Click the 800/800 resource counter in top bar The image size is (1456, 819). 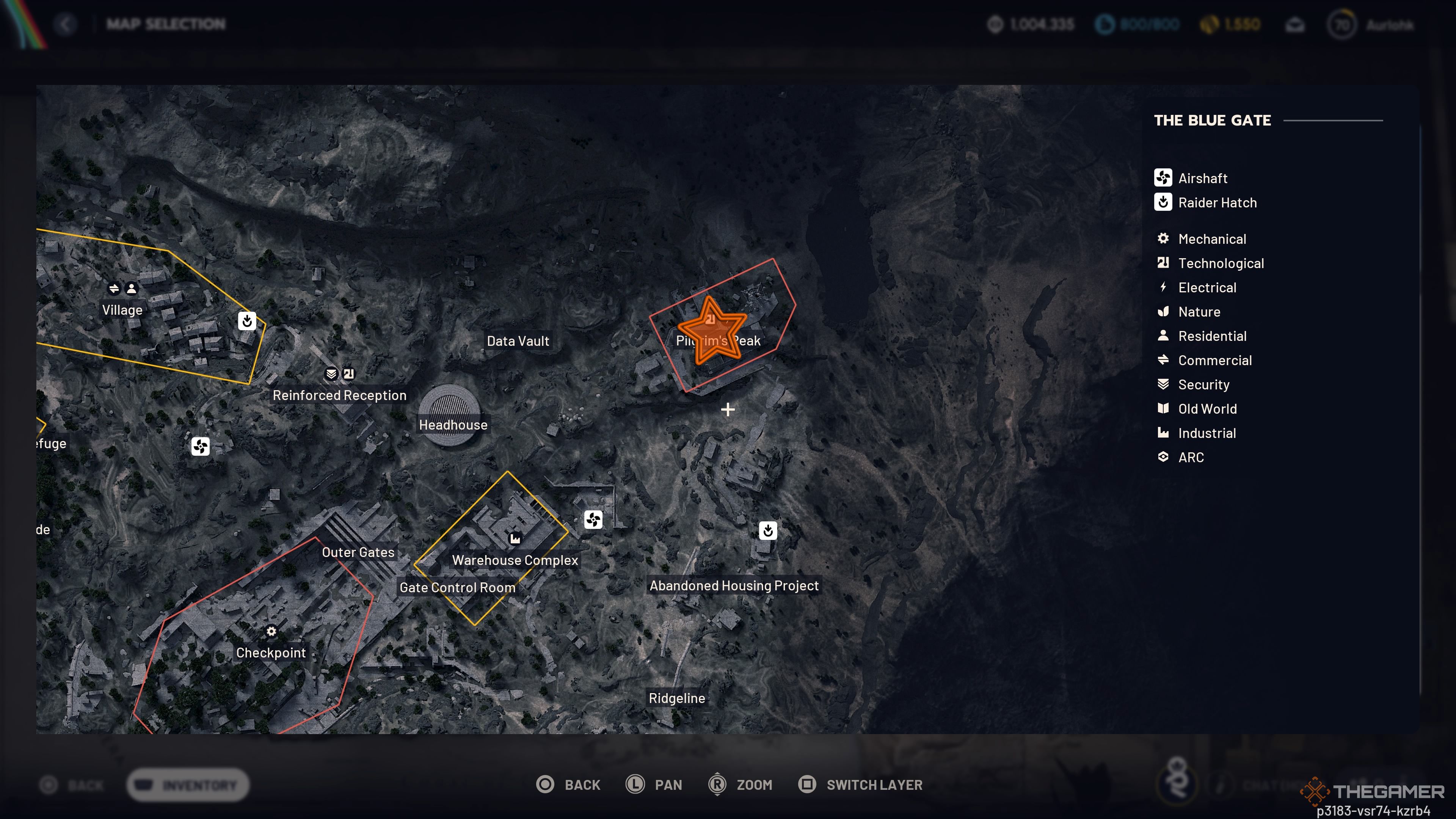pyautogui.click(x=1138, y=24)
